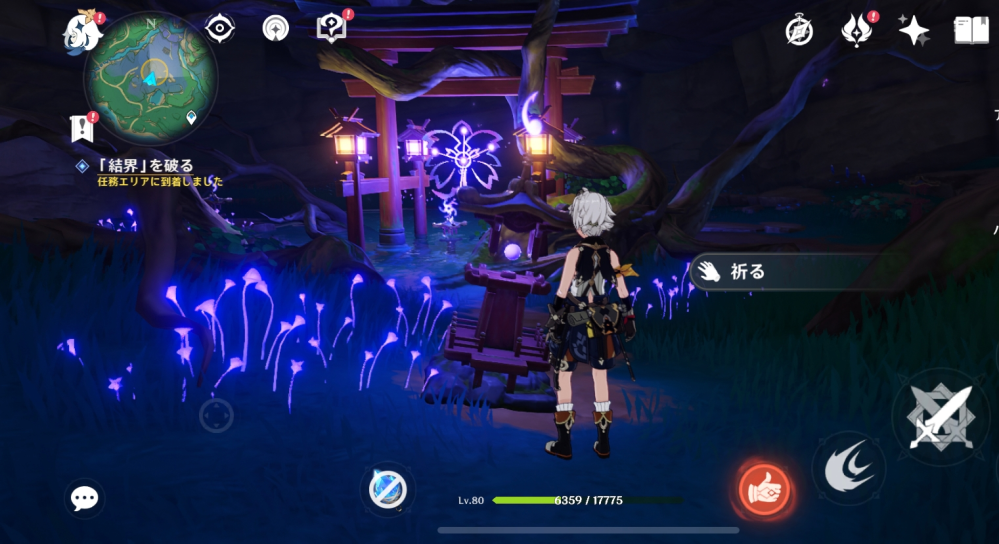This screenshot has height=544, width=999.
Task: Open the chat speech bubble
Action: [x=84, y=498]
